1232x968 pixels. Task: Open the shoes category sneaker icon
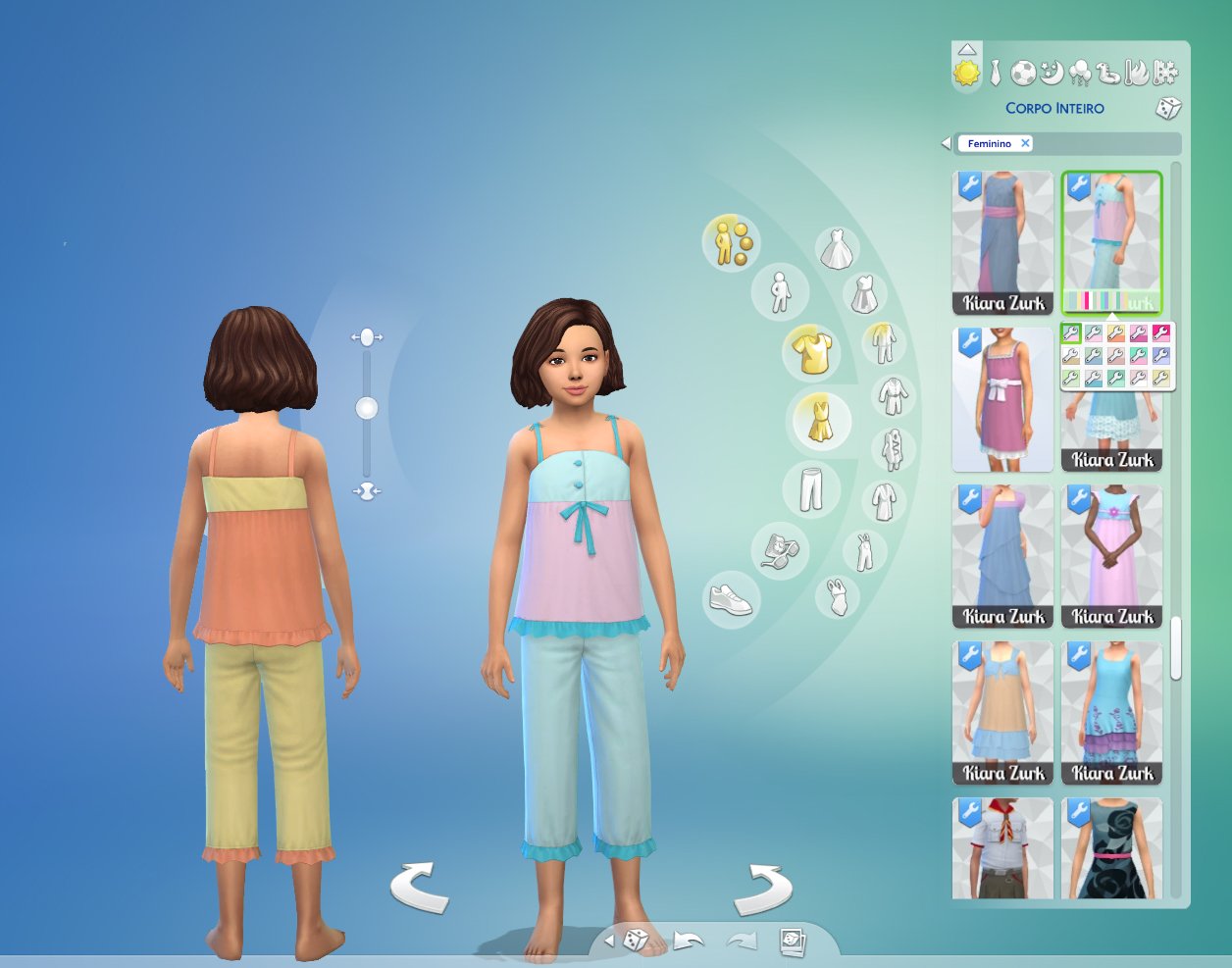coord(730,597)
